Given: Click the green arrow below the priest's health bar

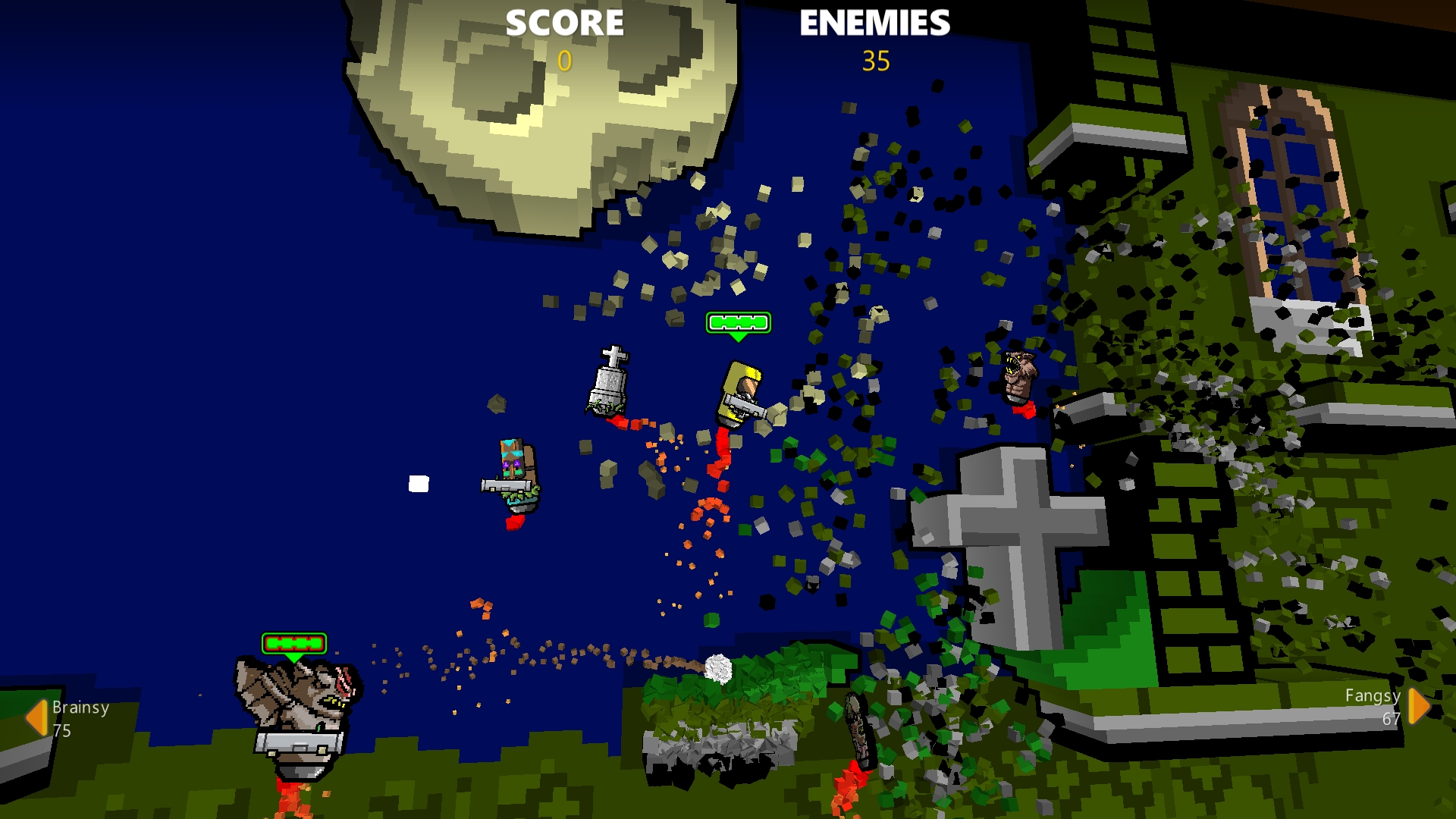Looking at the screenshot, I should click(x=737, y=336).
